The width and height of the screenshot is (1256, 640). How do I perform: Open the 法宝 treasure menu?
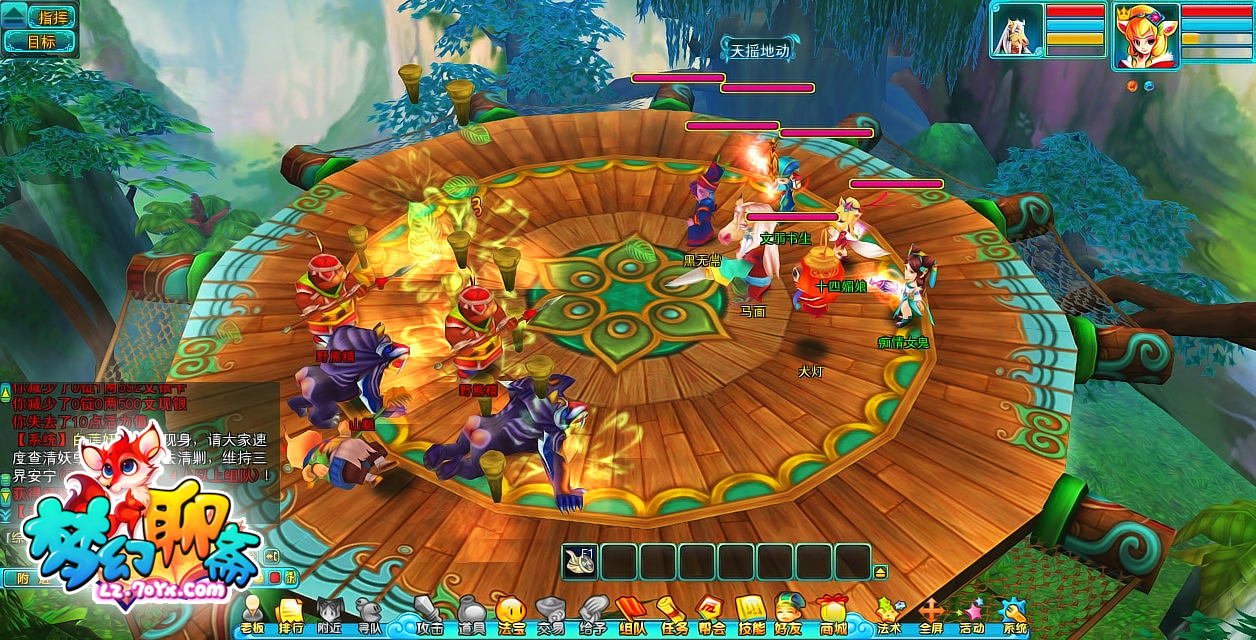tap(511, 612)
